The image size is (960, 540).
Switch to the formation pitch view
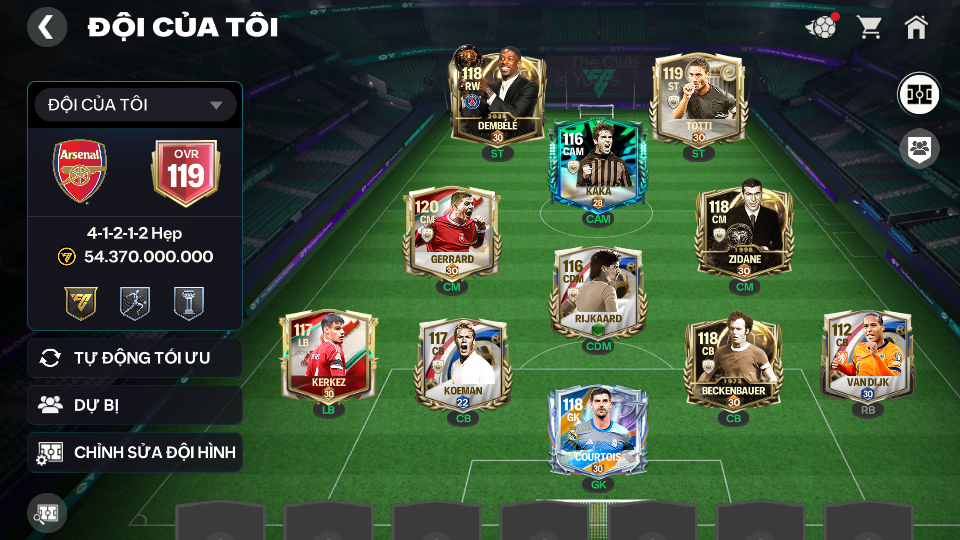click(x=917, y=93)
